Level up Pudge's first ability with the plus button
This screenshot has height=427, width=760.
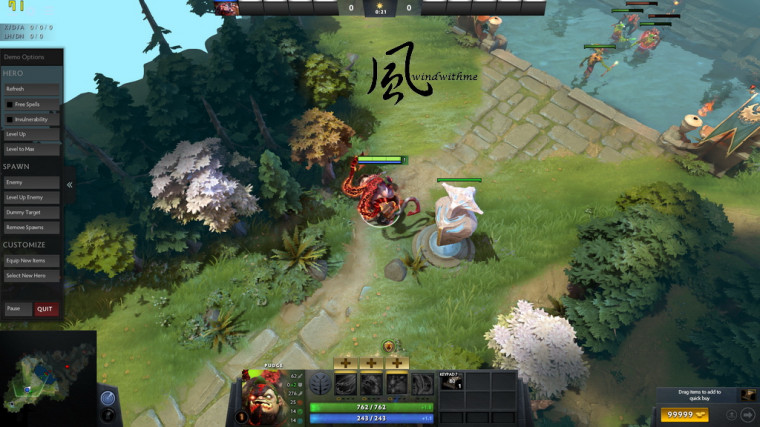point(345,363)
